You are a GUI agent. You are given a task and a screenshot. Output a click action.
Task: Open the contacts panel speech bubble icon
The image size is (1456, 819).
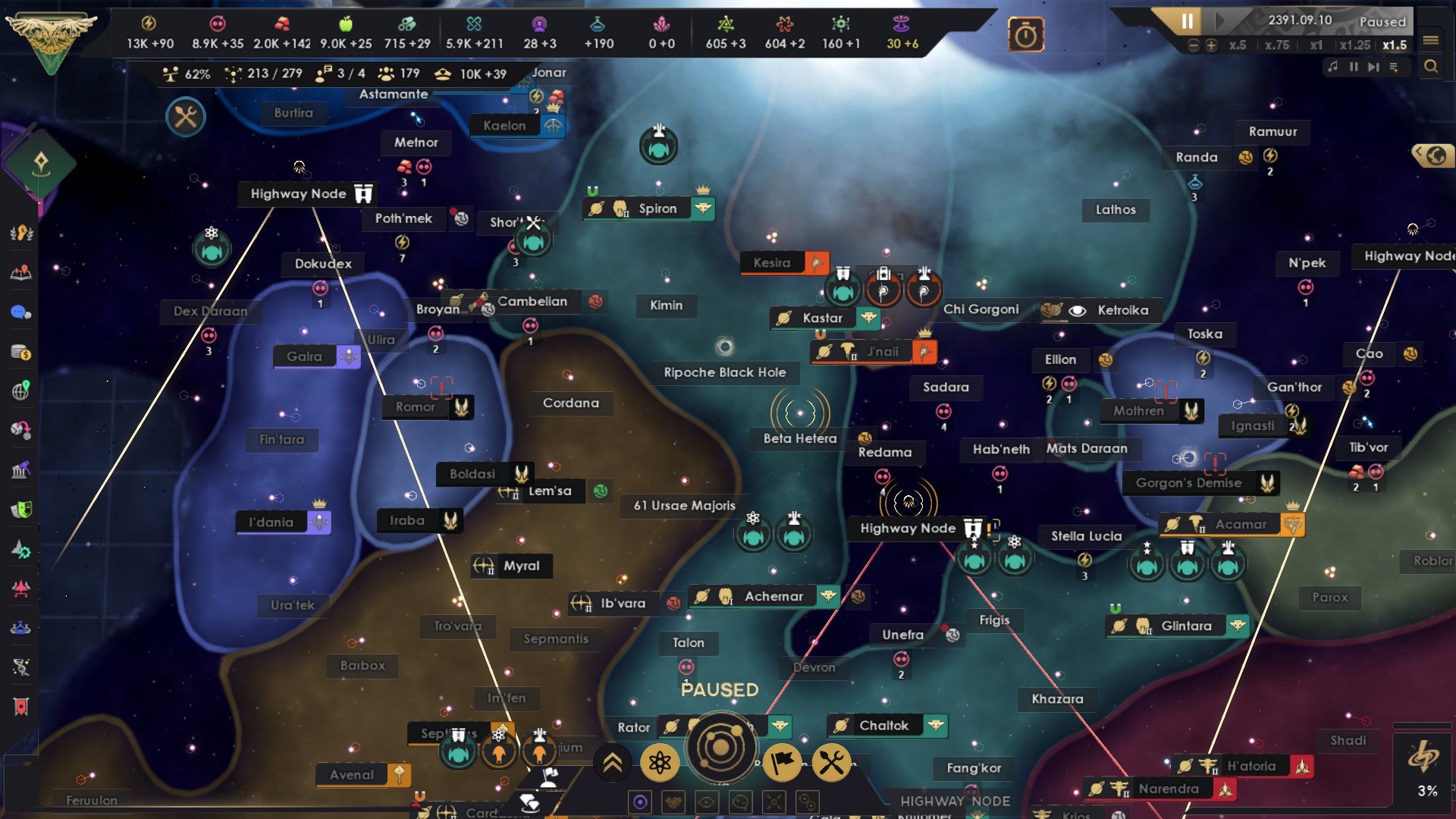21,313
